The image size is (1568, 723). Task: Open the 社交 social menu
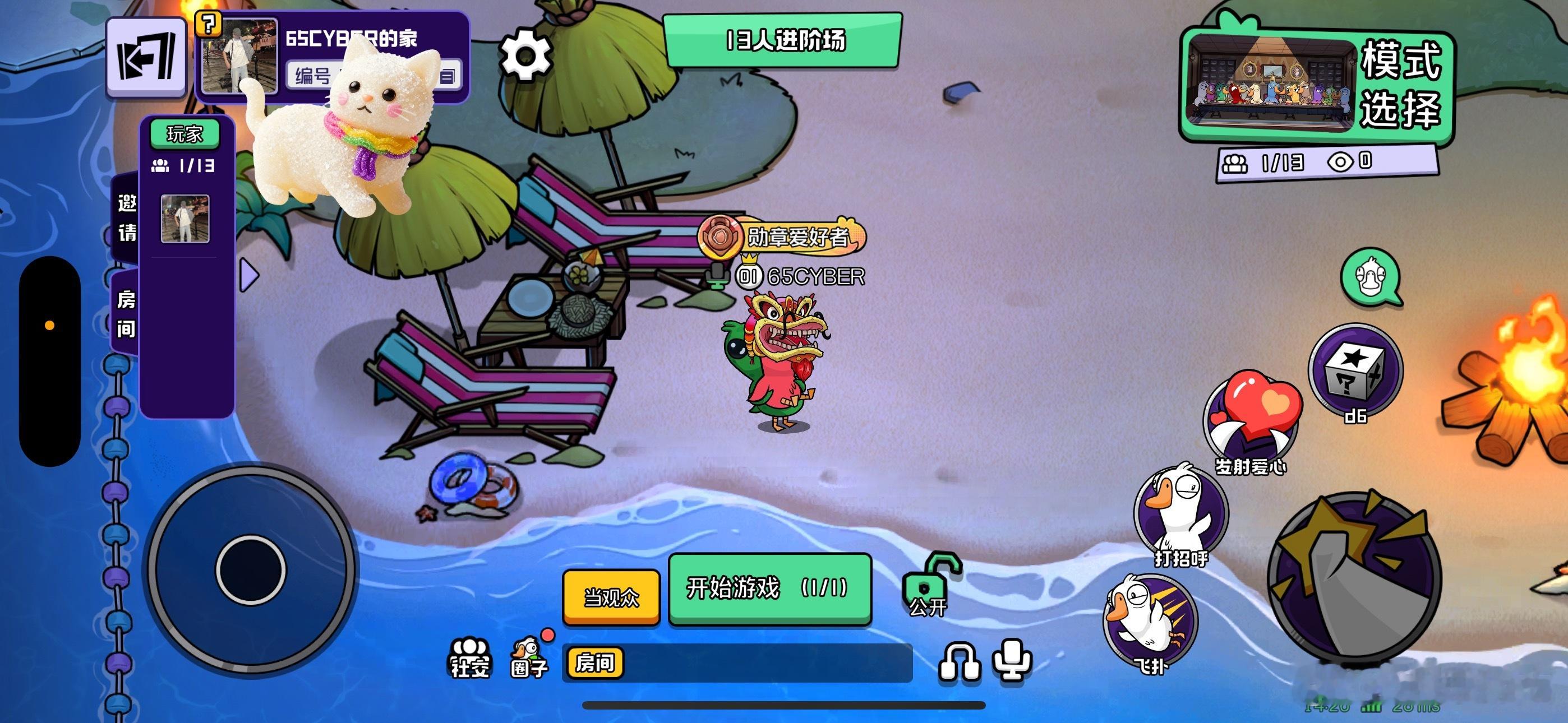(469, 657)
